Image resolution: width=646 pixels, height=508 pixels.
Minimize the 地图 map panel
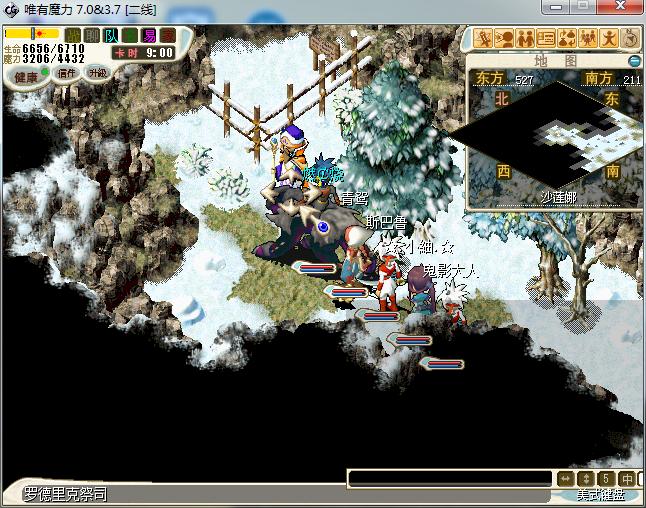point(634,61)
